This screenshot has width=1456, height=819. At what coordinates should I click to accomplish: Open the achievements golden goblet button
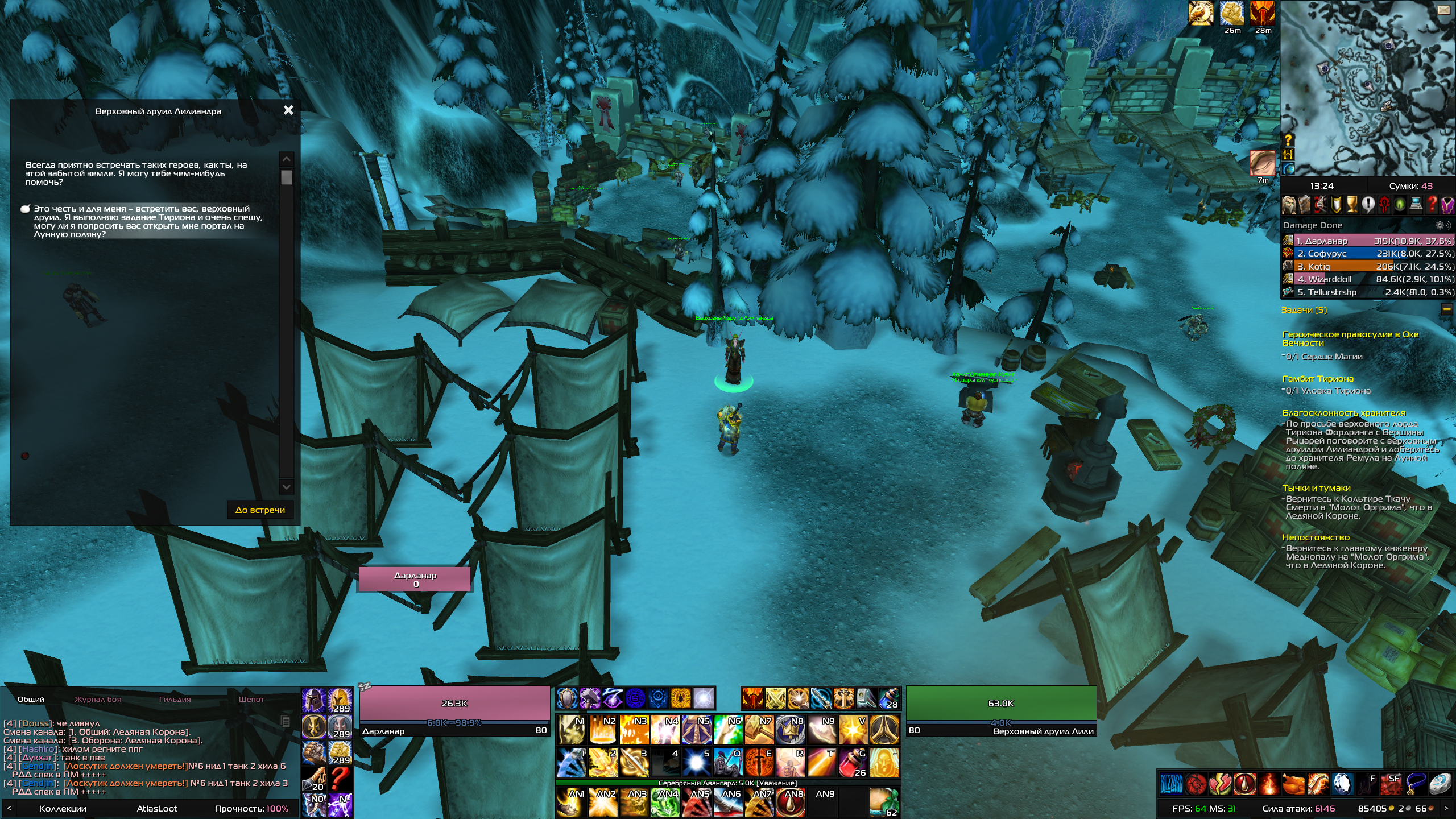pos(1351,204)
